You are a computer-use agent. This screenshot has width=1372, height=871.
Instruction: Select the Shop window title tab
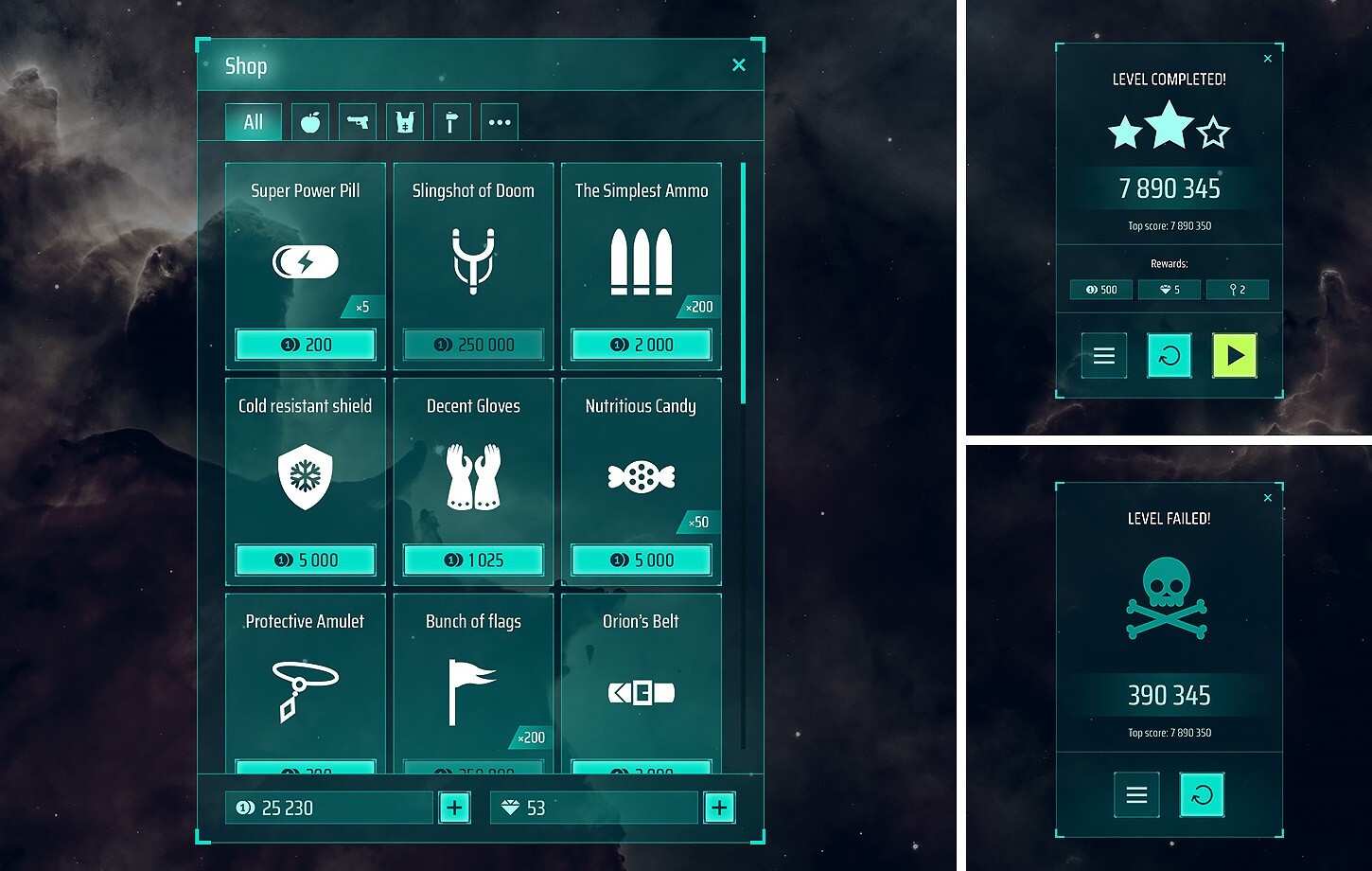click(x=246, y=65)
